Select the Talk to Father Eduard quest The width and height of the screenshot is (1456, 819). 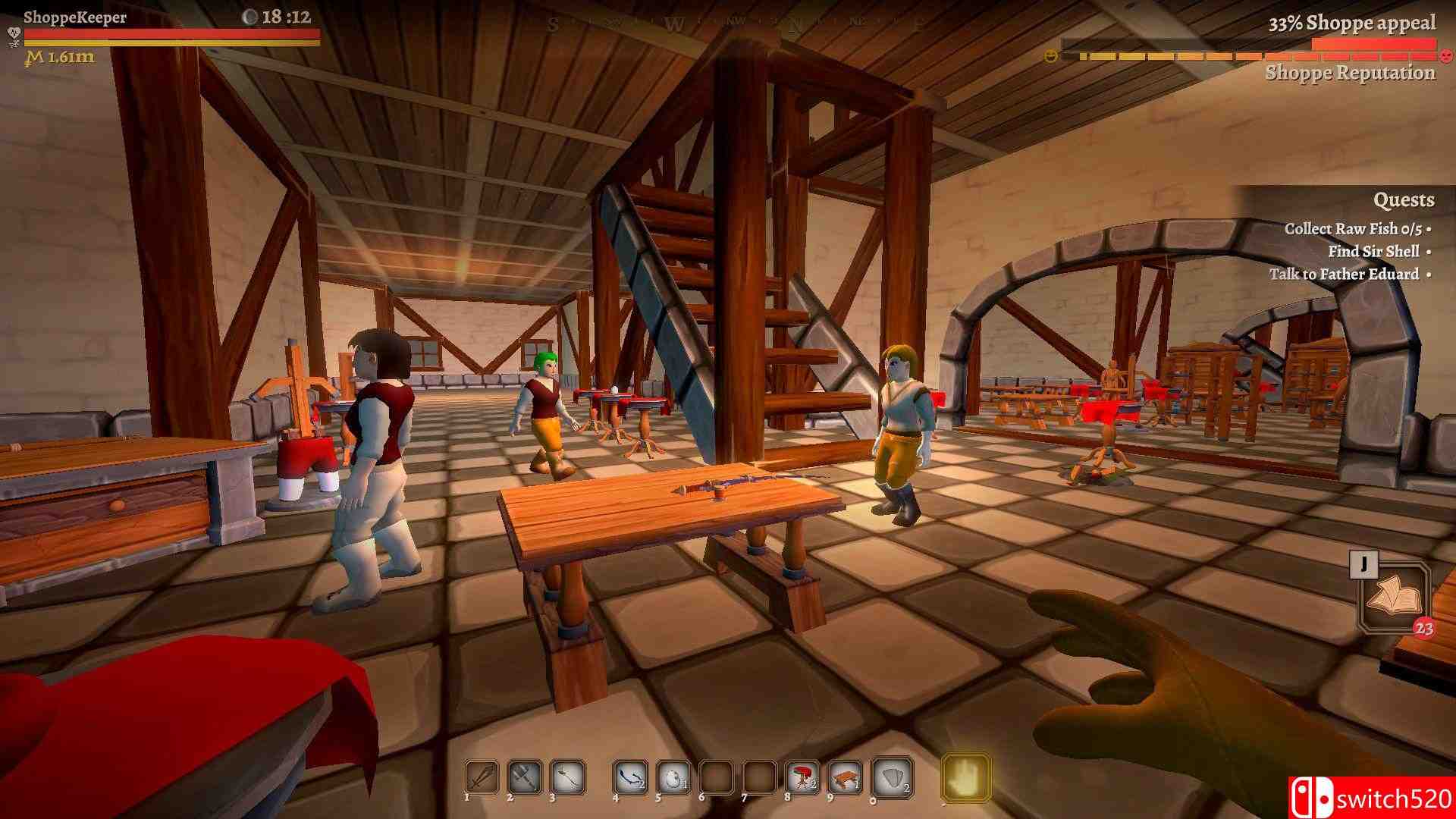(x=1345, y=274)
